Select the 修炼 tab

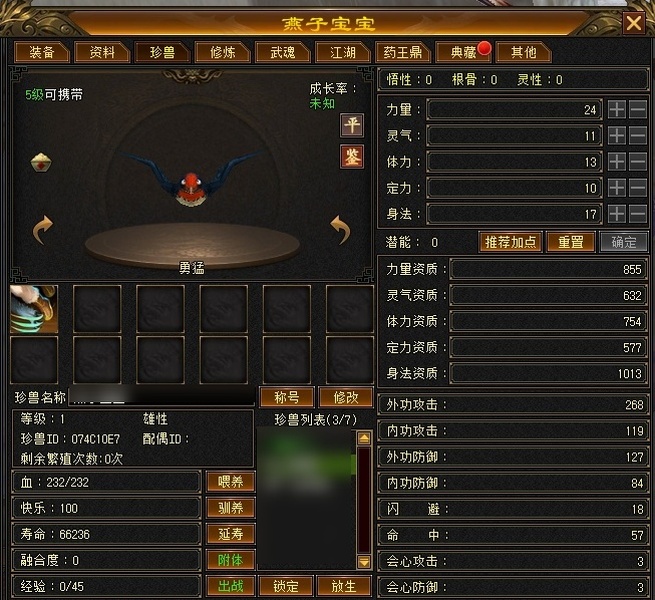pos(215,52)
